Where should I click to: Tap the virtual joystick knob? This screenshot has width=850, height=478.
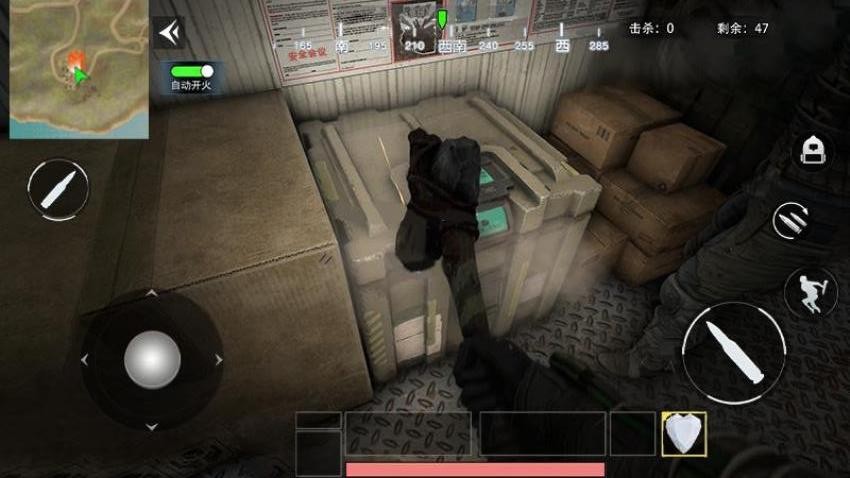[152, 358]
